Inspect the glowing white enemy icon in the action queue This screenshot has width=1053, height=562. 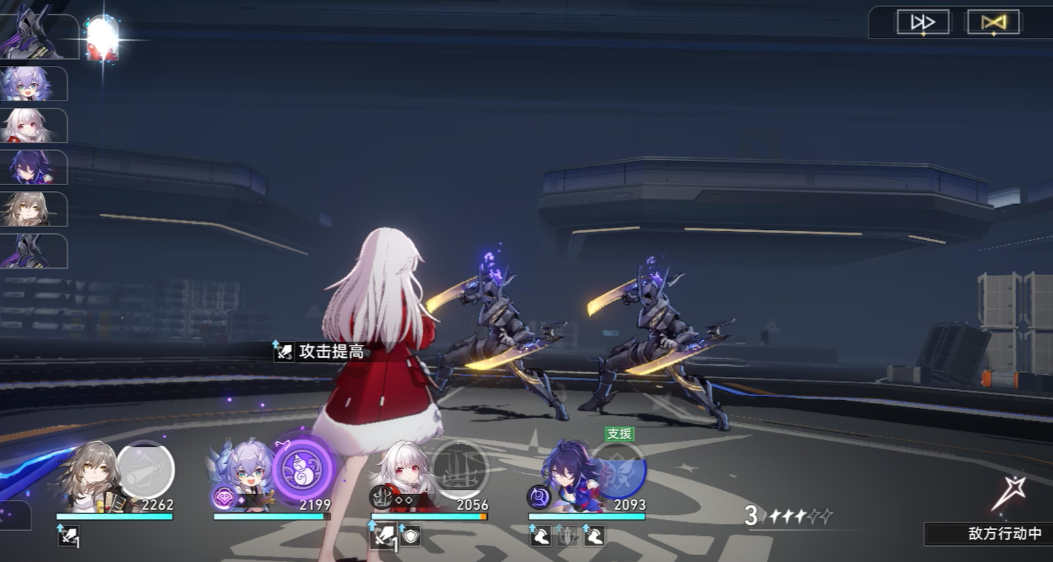(102, 36)
